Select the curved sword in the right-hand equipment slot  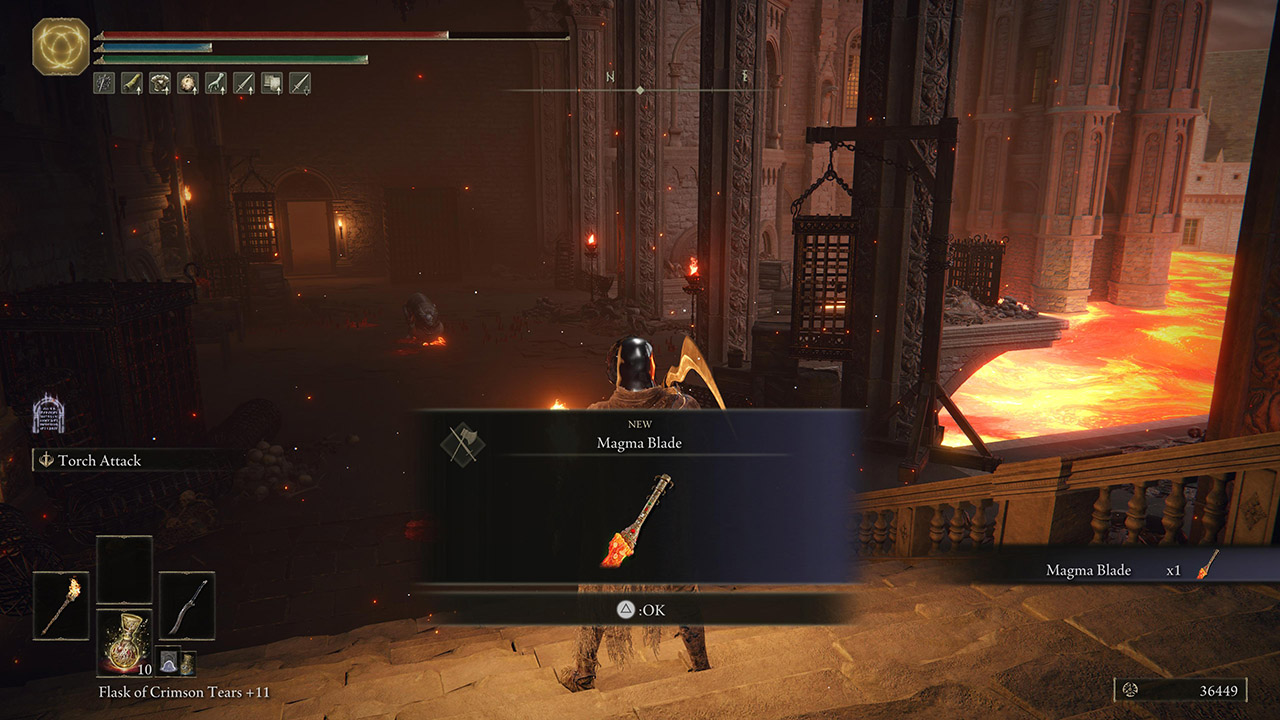185,604
